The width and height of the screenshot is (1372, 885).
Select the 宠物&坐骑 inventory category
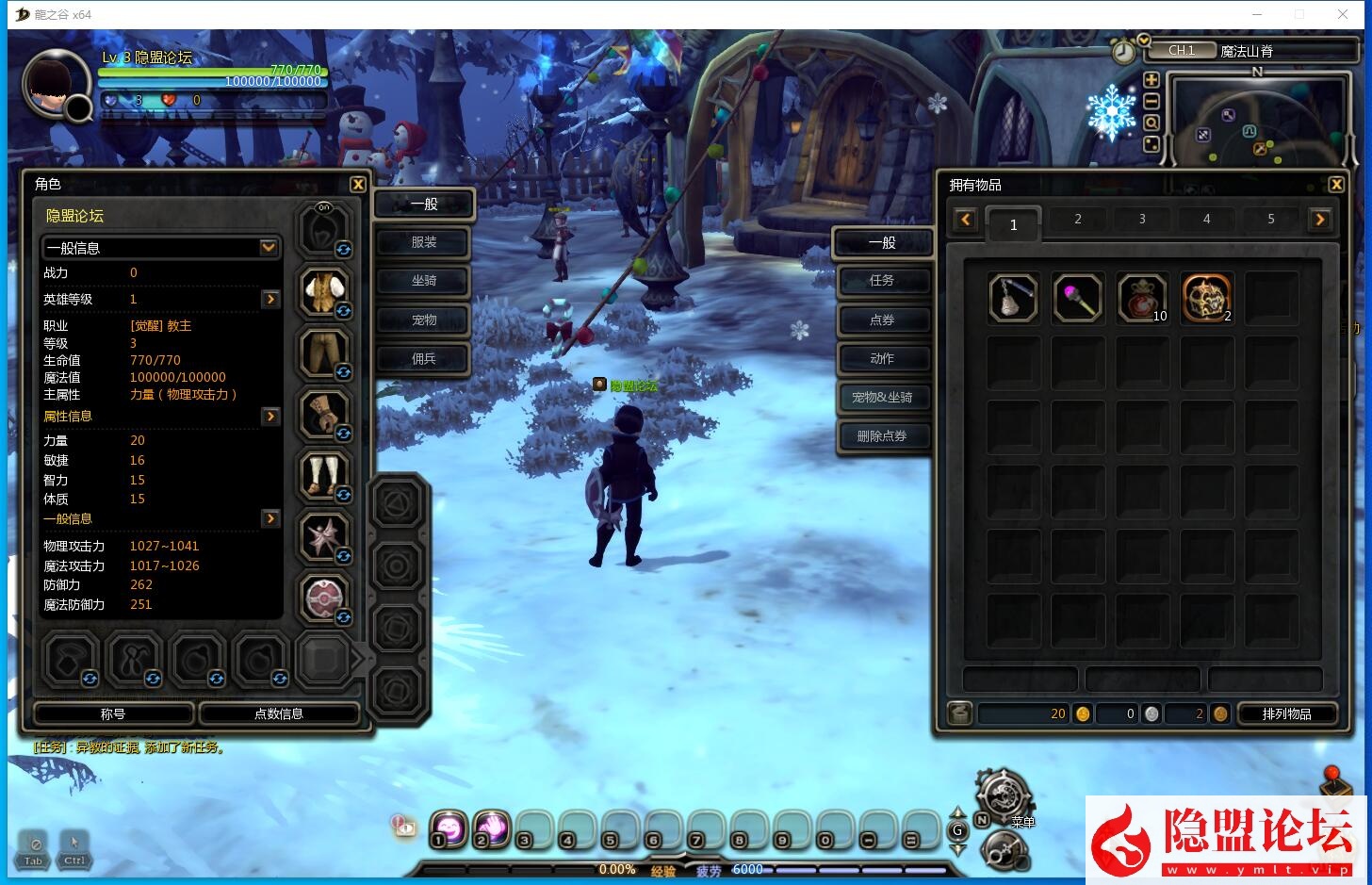coord(882,398)
